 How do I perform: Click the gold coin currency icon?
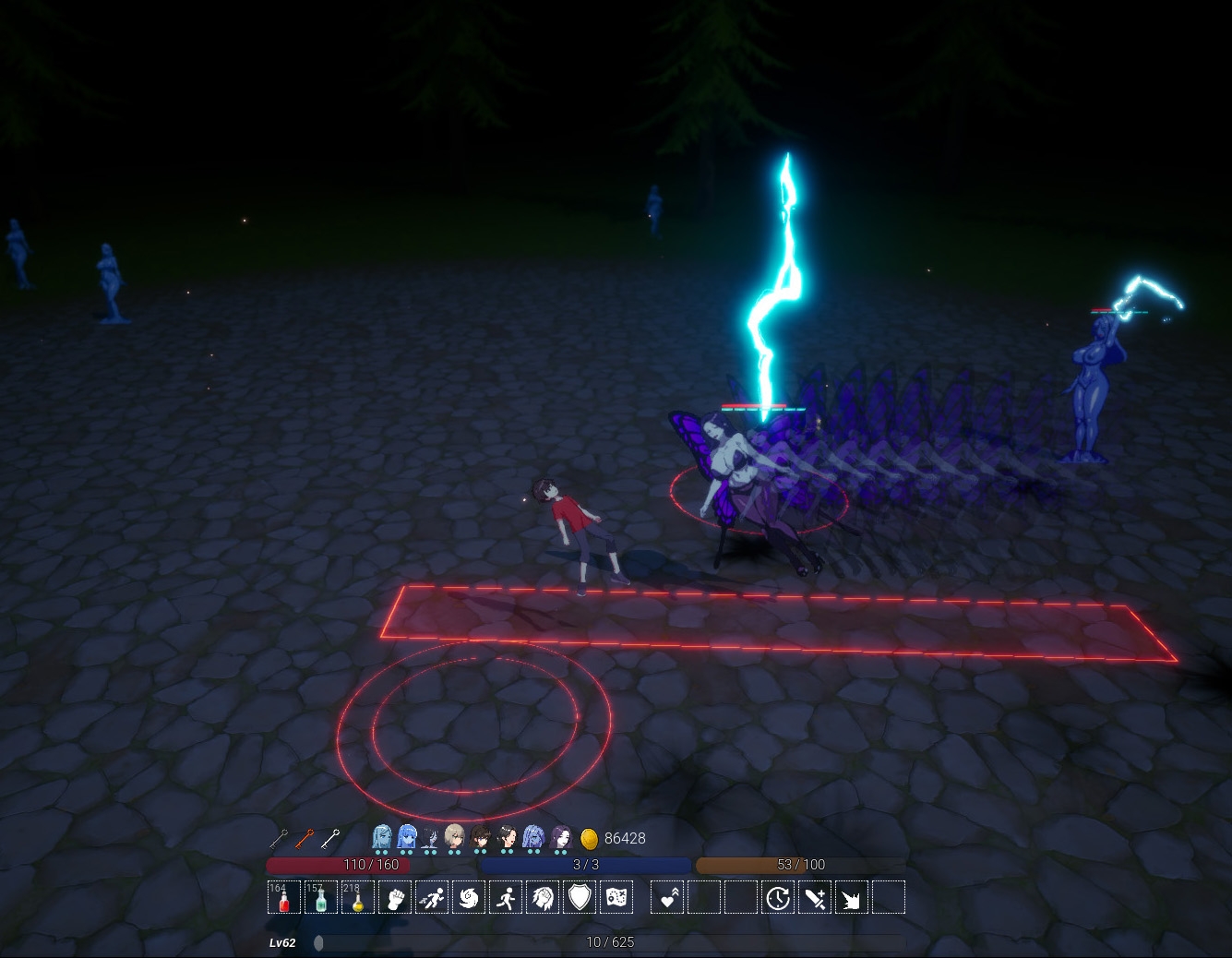click(x=589, y=839)
